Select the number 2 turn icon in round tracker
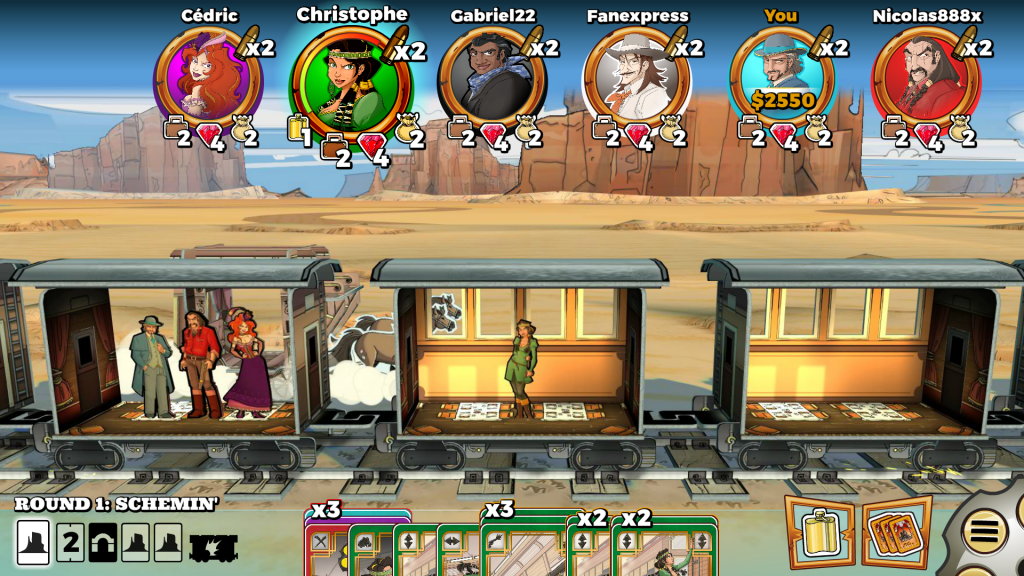This screenshot has width=1024, height=576. pos(70,543)
